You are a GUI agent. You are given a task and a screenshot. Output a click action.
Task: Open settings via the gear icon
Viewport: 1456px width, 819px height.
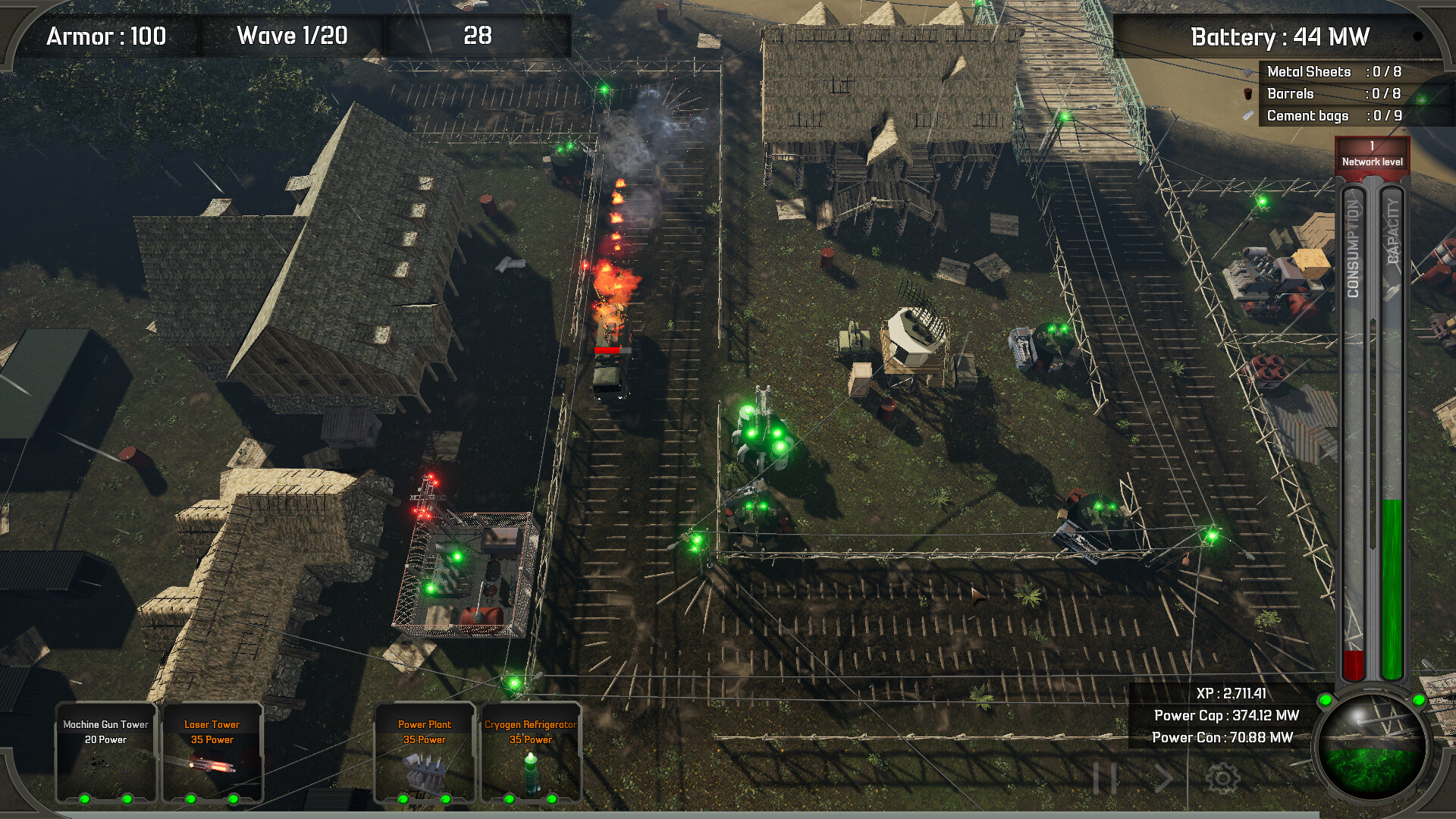click(1222, 778)
